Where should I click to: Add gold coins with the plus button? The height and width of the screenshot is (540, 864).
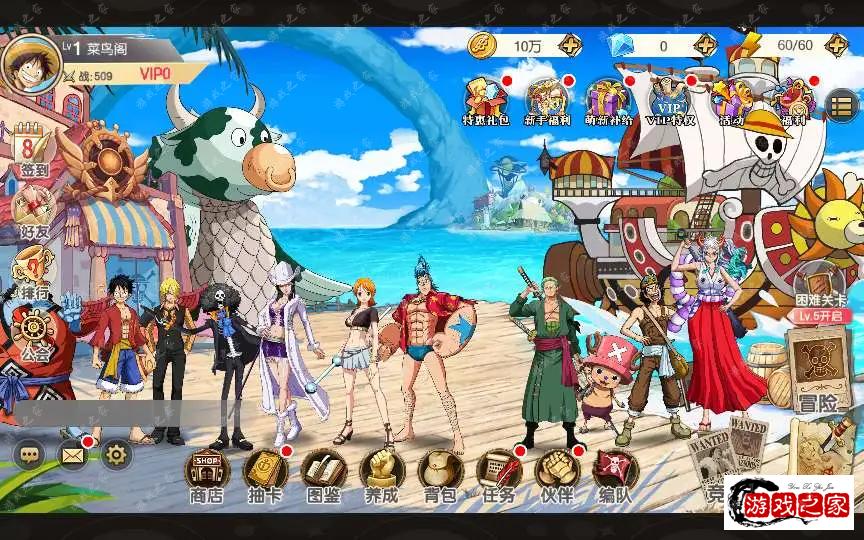click(570, 45)
